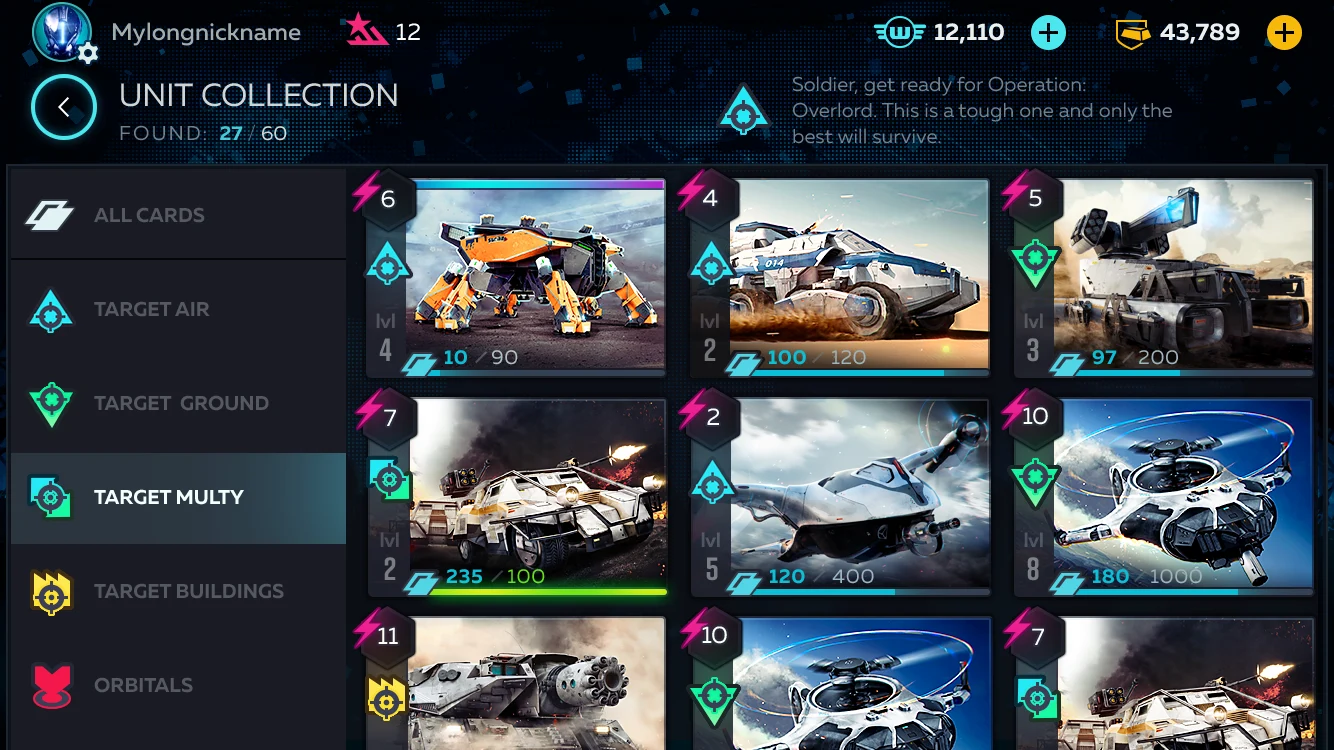1334x750 pixels.
Task: Go back using the circular arrow button
Action: (x=63, y=107)
